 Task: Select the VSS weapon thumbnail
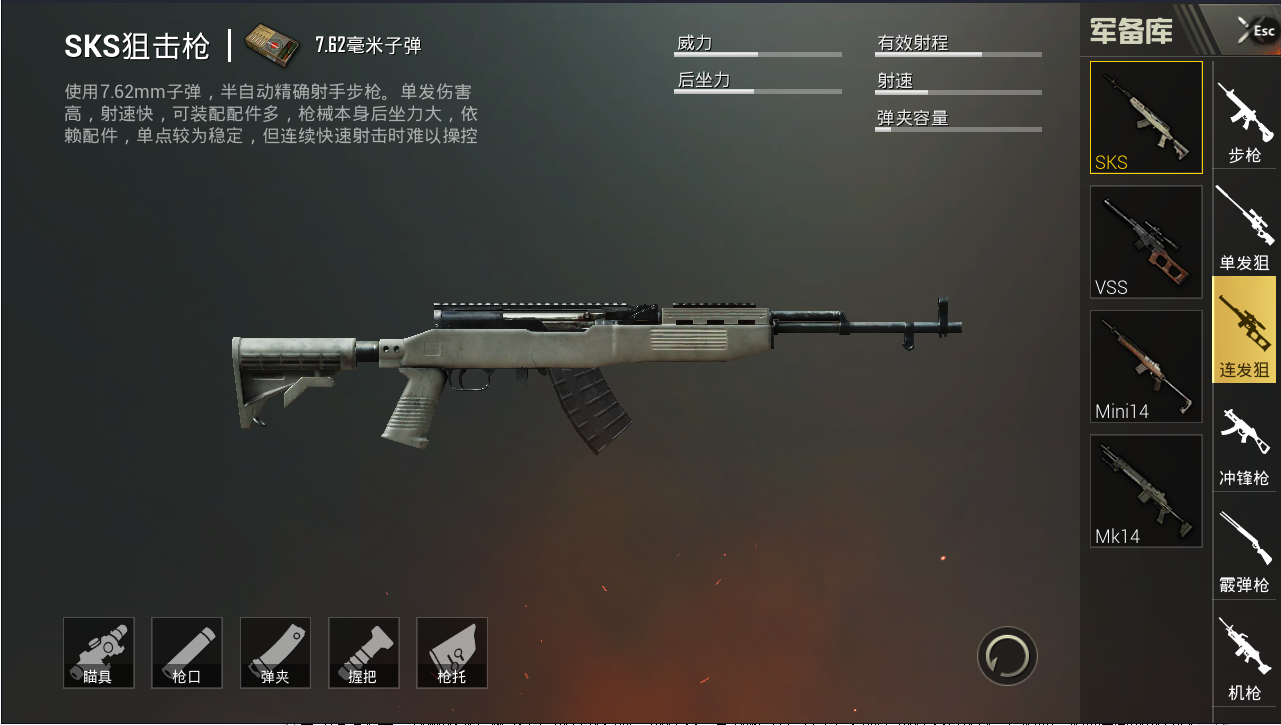1145,241
